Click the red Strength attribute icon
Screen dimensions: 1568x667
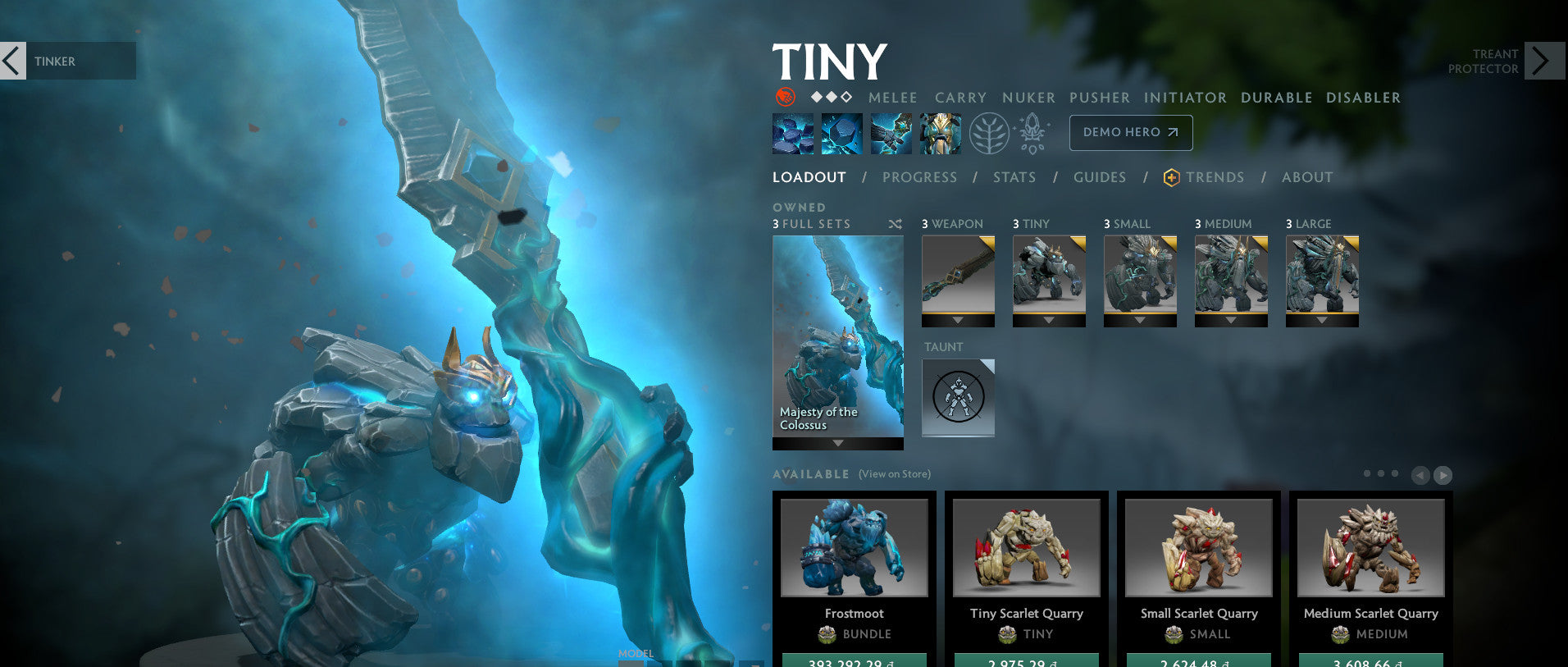point(785,97)
